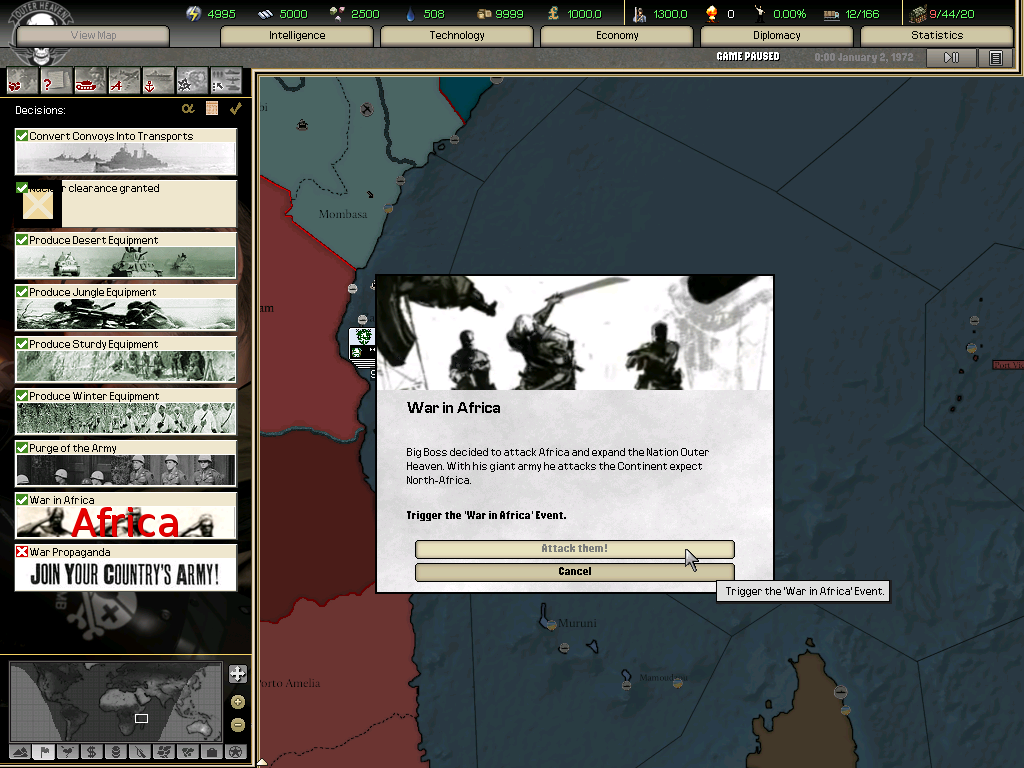
Task: Open the main menu list button
Action: pyautogui.click(x=995, y=58)
